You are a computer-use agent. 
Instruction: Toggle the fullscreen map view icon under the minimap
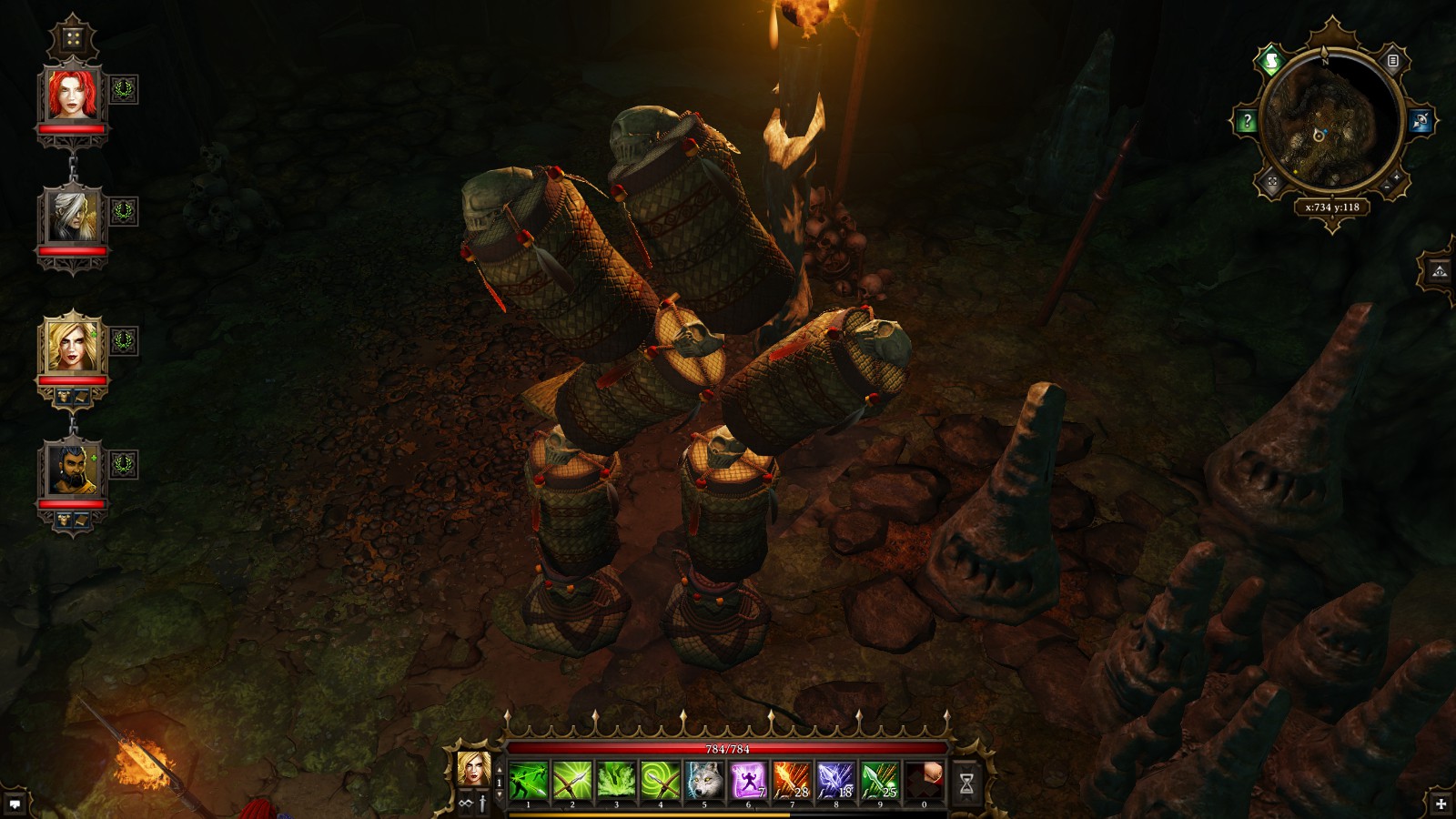point(1271,180)
